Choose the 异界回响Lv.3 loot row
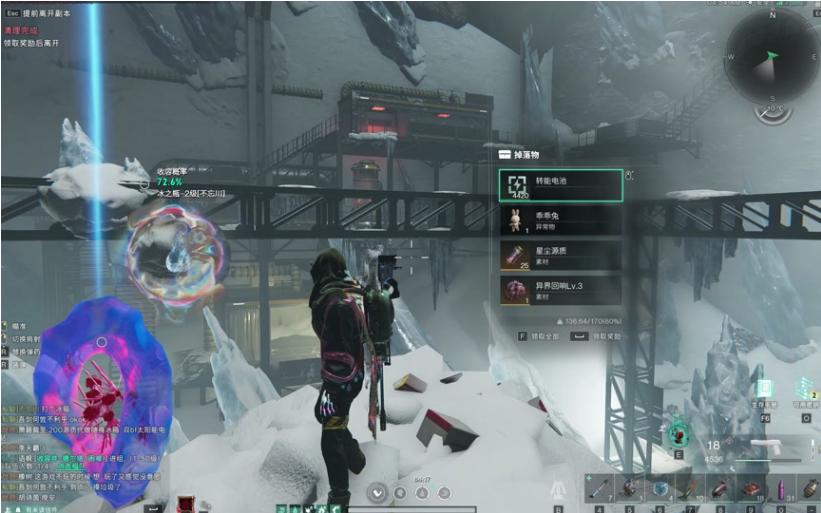This screenshot has height=513, width=821. (560, 290)
